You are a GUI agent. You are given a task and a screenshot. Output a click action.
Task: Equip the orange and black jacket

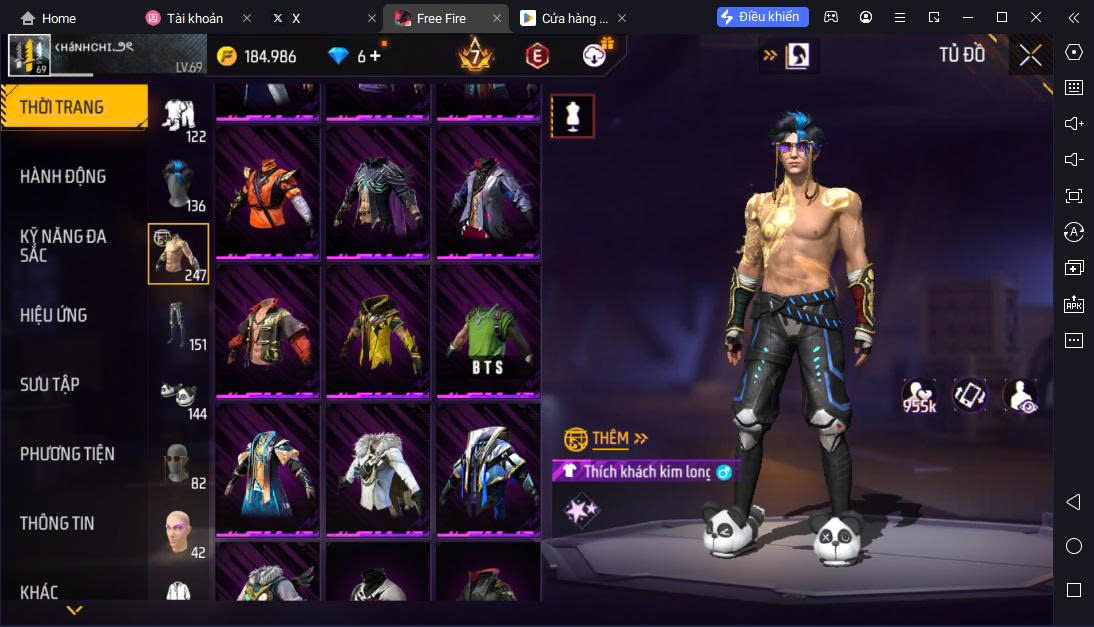coord(268,192)
